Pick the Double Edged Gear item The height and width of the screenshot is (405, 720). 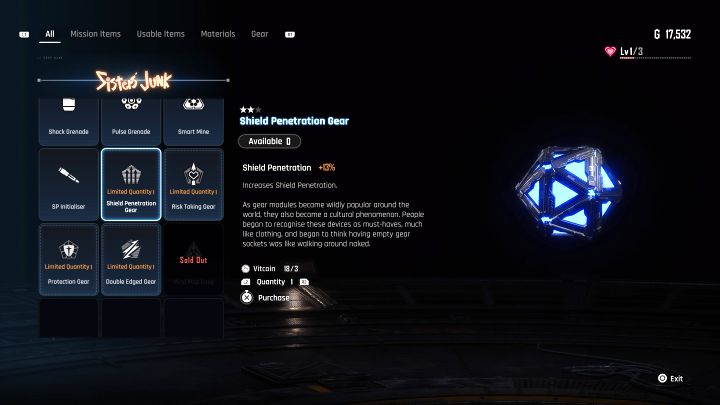click(131, 258)
